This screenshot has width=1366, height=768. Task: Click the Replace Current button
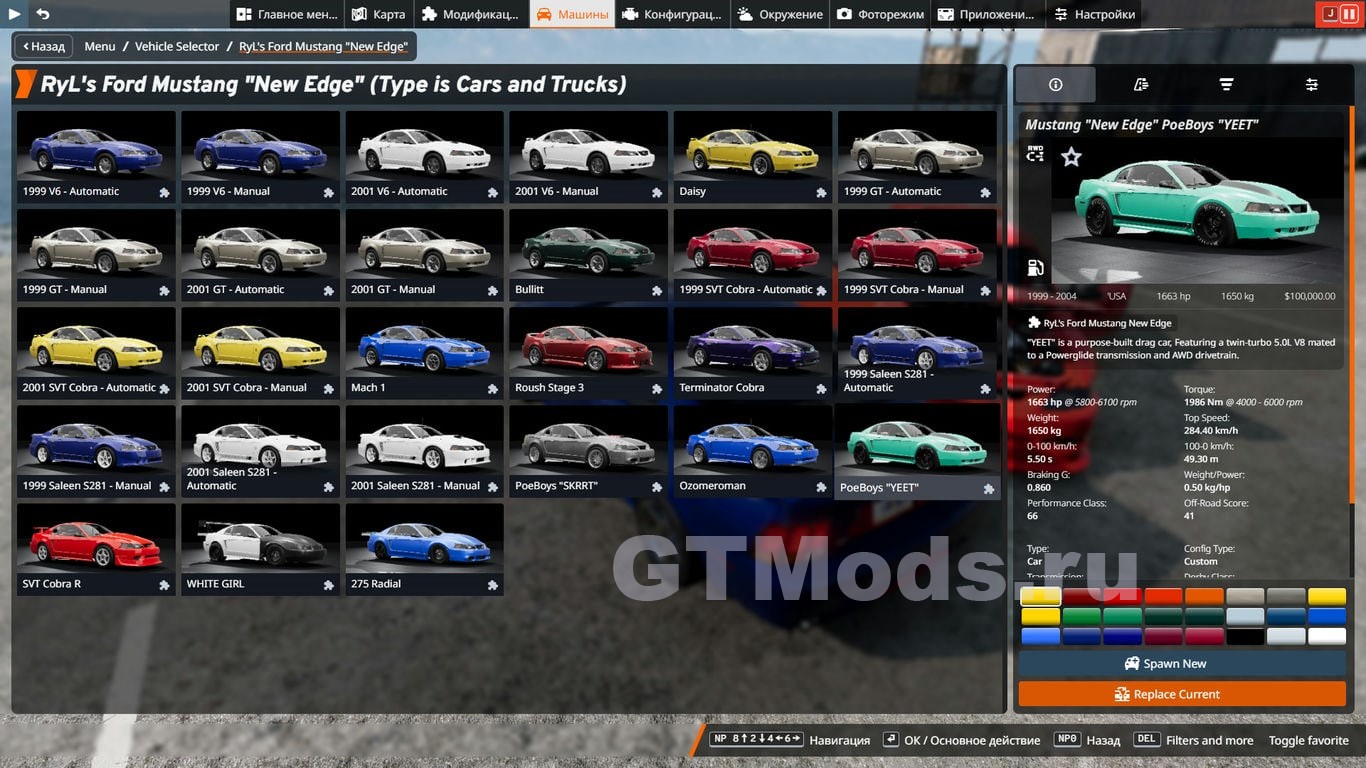(1182, 694)
